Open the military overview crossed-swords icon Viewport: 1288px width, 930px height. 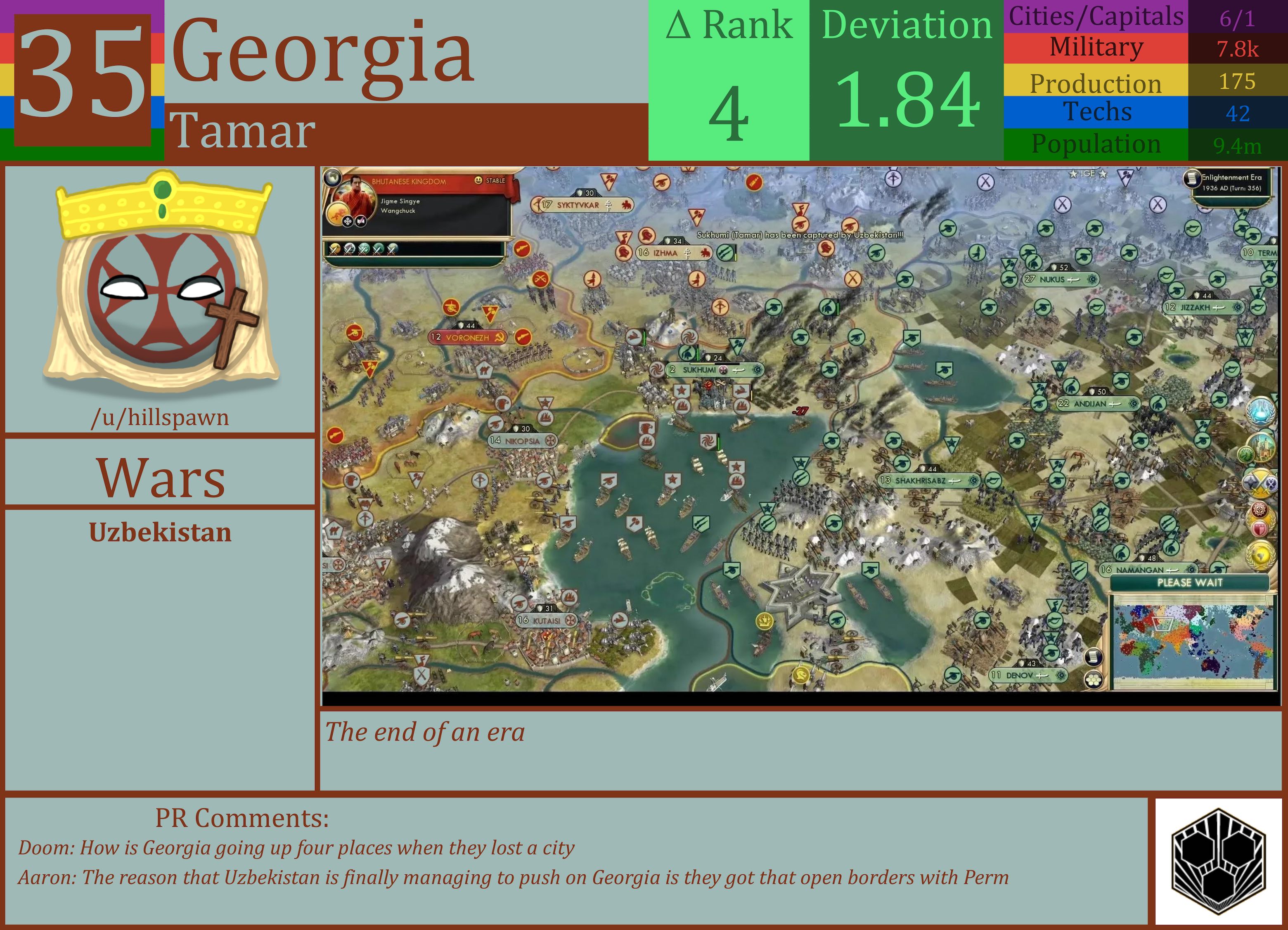(x=1260, y=483)
